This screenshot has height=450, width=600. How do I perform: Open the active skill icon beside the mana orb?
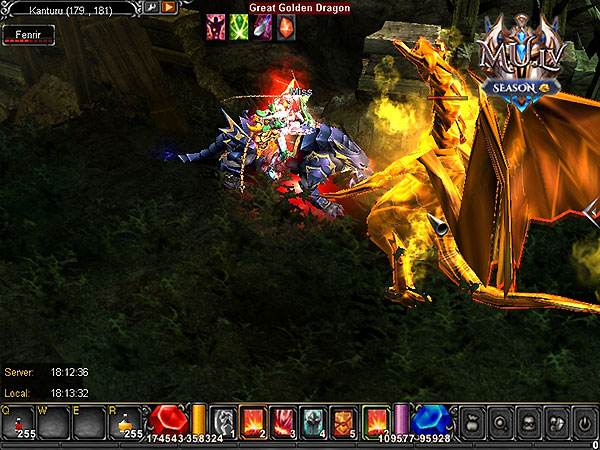377,422
